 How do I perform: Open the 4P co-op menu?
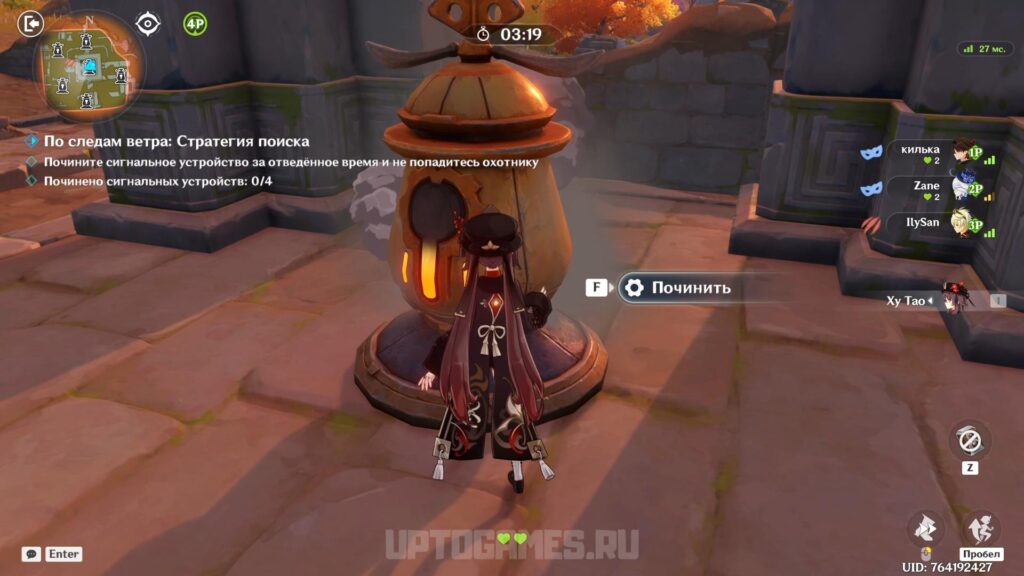(x=195, y=23)
